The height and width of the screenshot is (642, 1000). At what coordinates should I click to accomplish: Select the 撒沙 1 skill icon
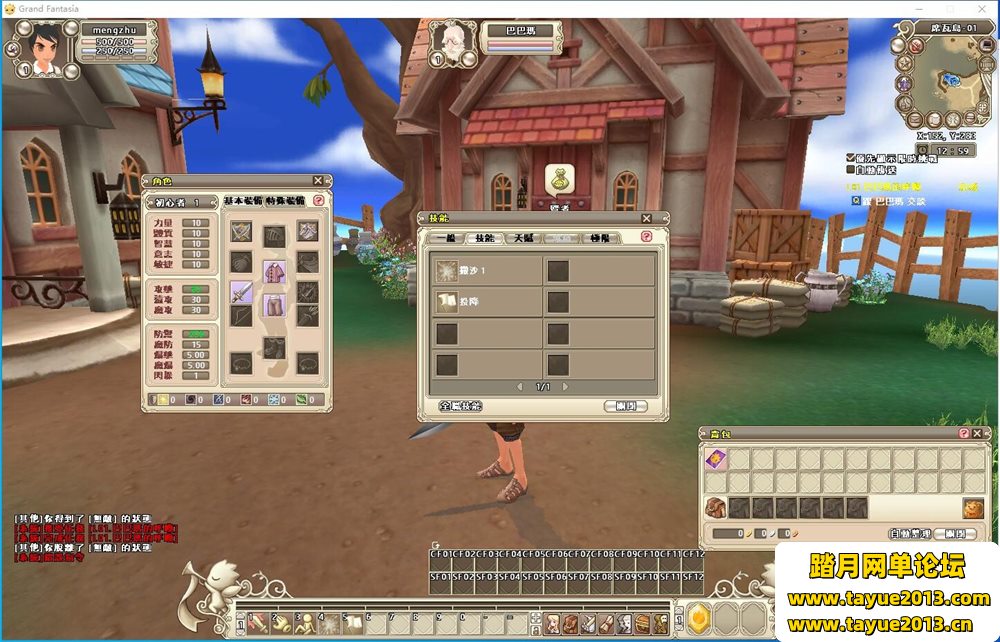click(x=446, y=271)
